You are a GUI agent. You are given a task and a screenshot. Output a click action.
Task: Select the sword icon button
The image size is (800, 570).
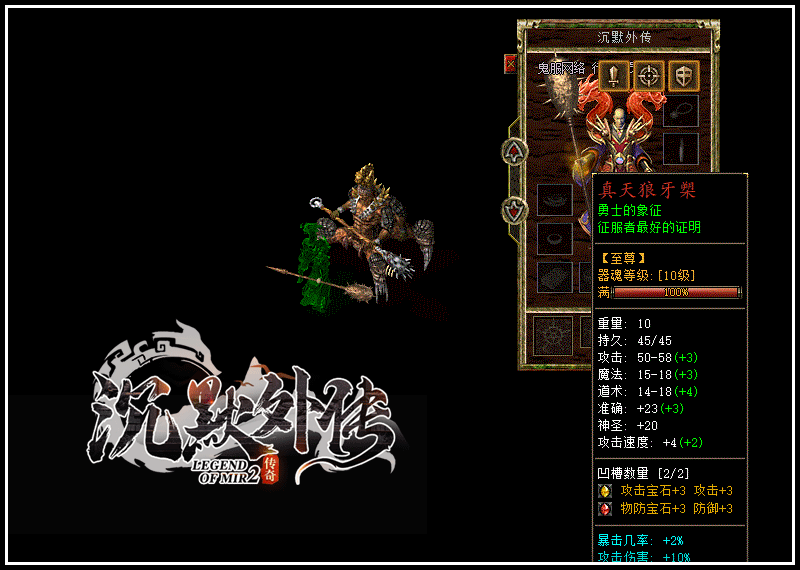[x=614, y=76]
